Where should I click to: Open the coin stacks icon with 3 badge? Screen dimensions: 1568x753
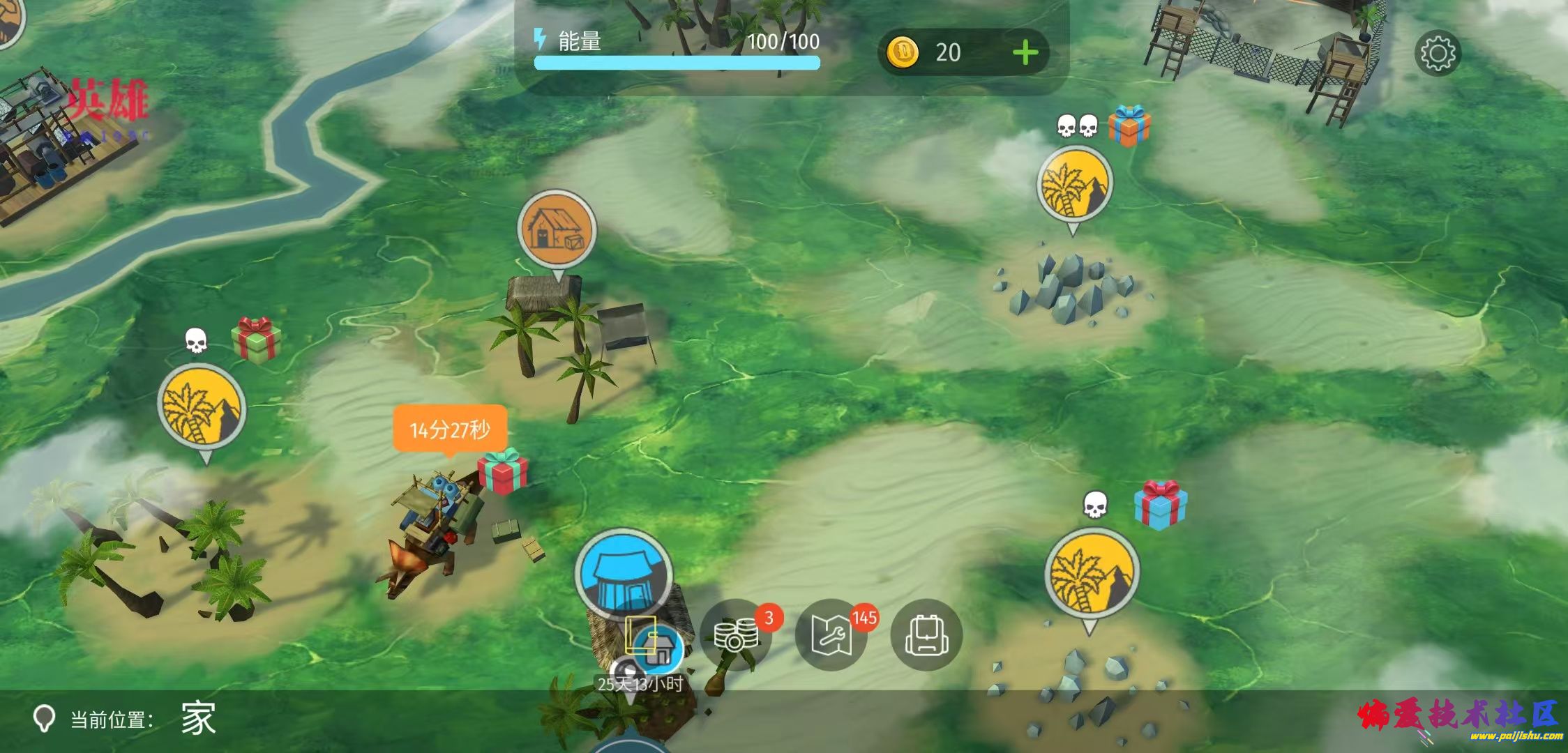pyautogui.click(x=735, y=635)
